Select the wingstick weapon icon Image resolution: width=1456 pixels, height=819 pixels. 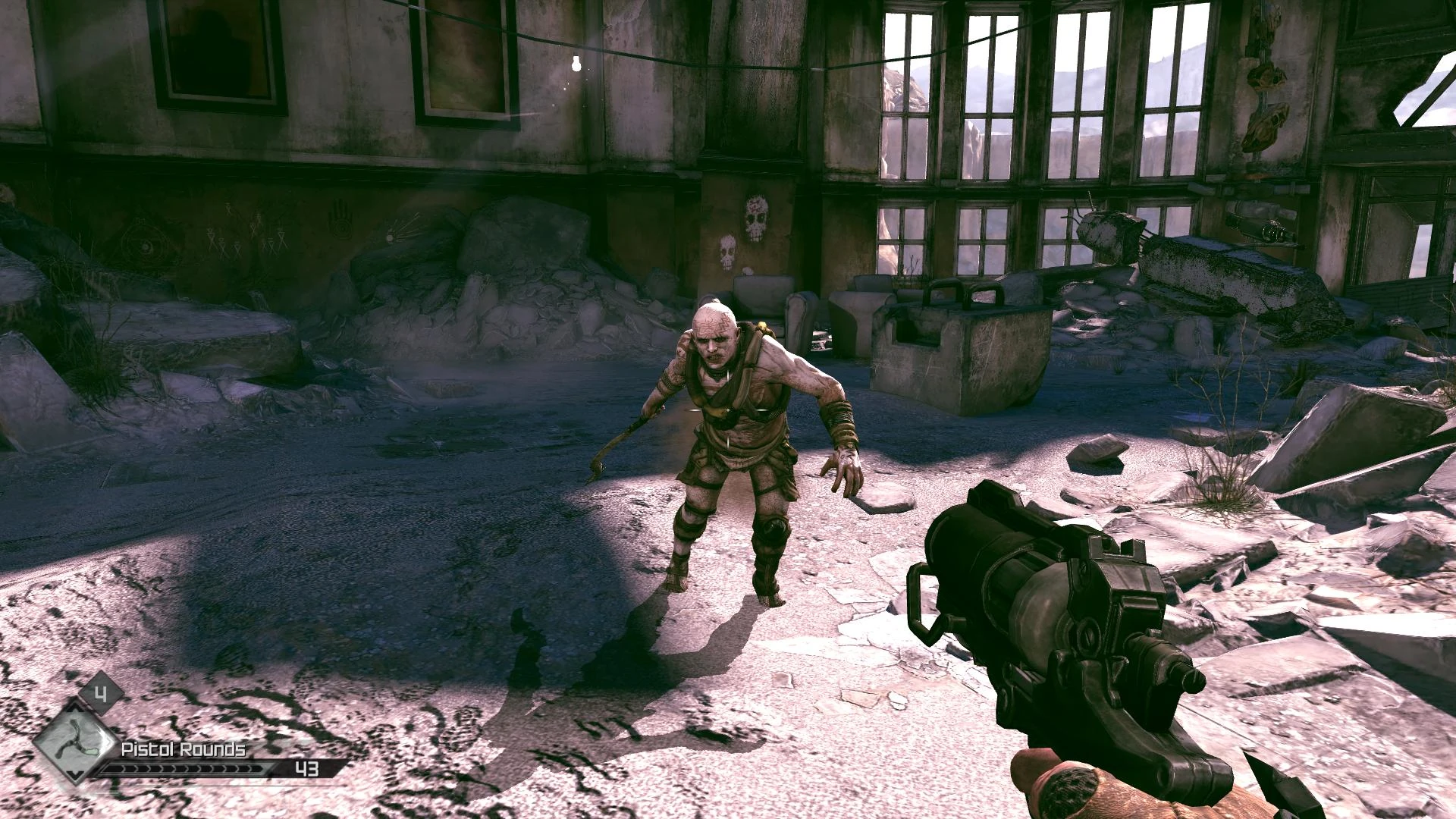[x=76, y=742]
